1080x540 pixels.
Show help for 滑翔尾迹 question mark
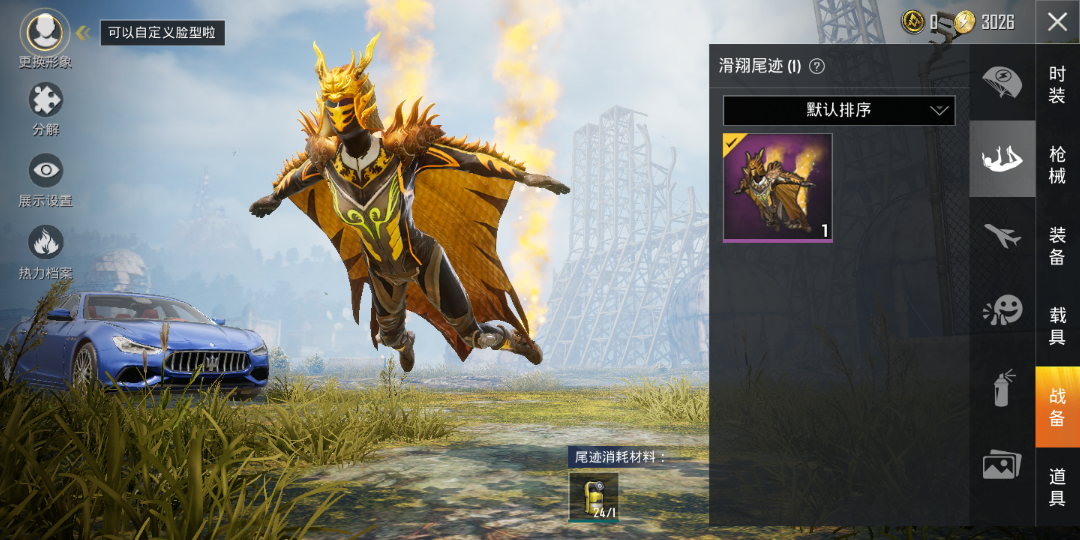817,67
